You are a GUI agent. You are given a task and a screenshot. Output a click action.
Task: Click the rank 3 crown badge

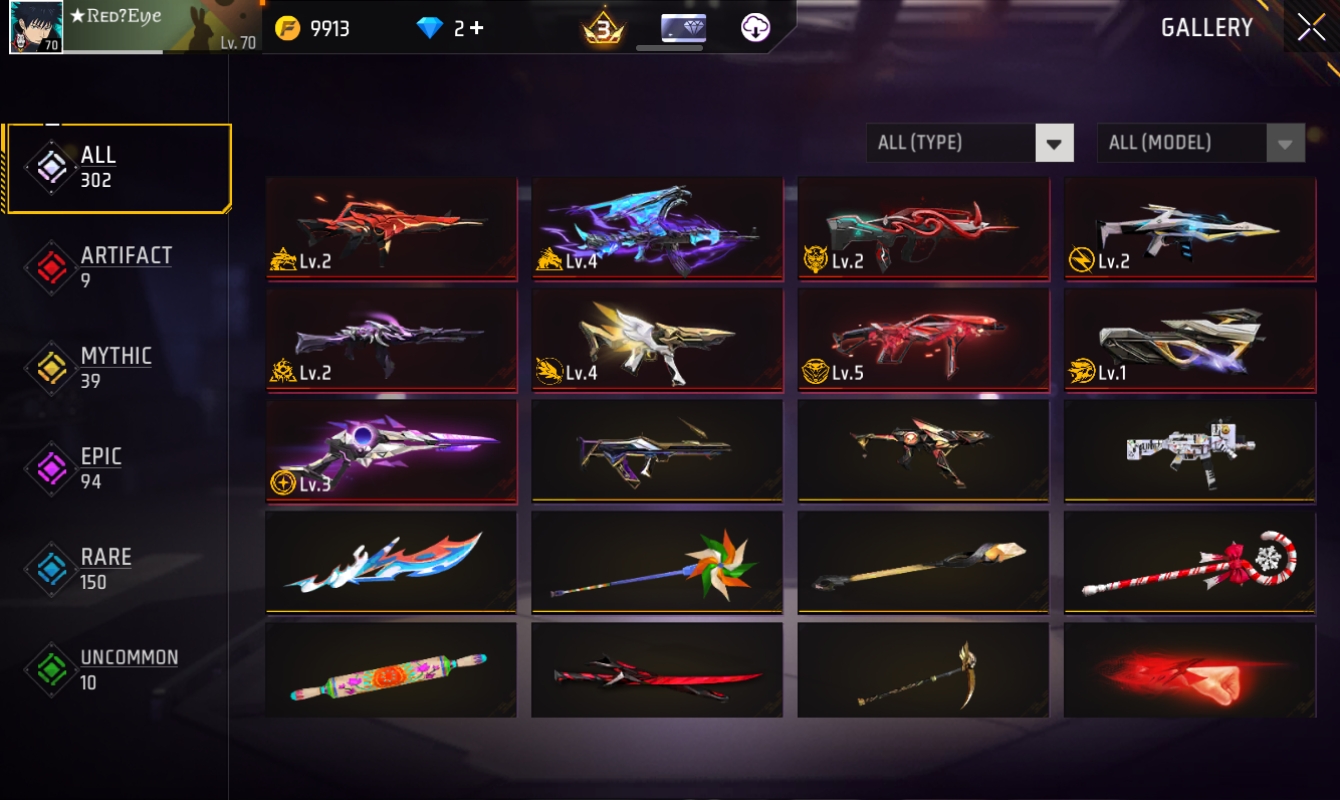pyautogui.click(x=605, y=28)
